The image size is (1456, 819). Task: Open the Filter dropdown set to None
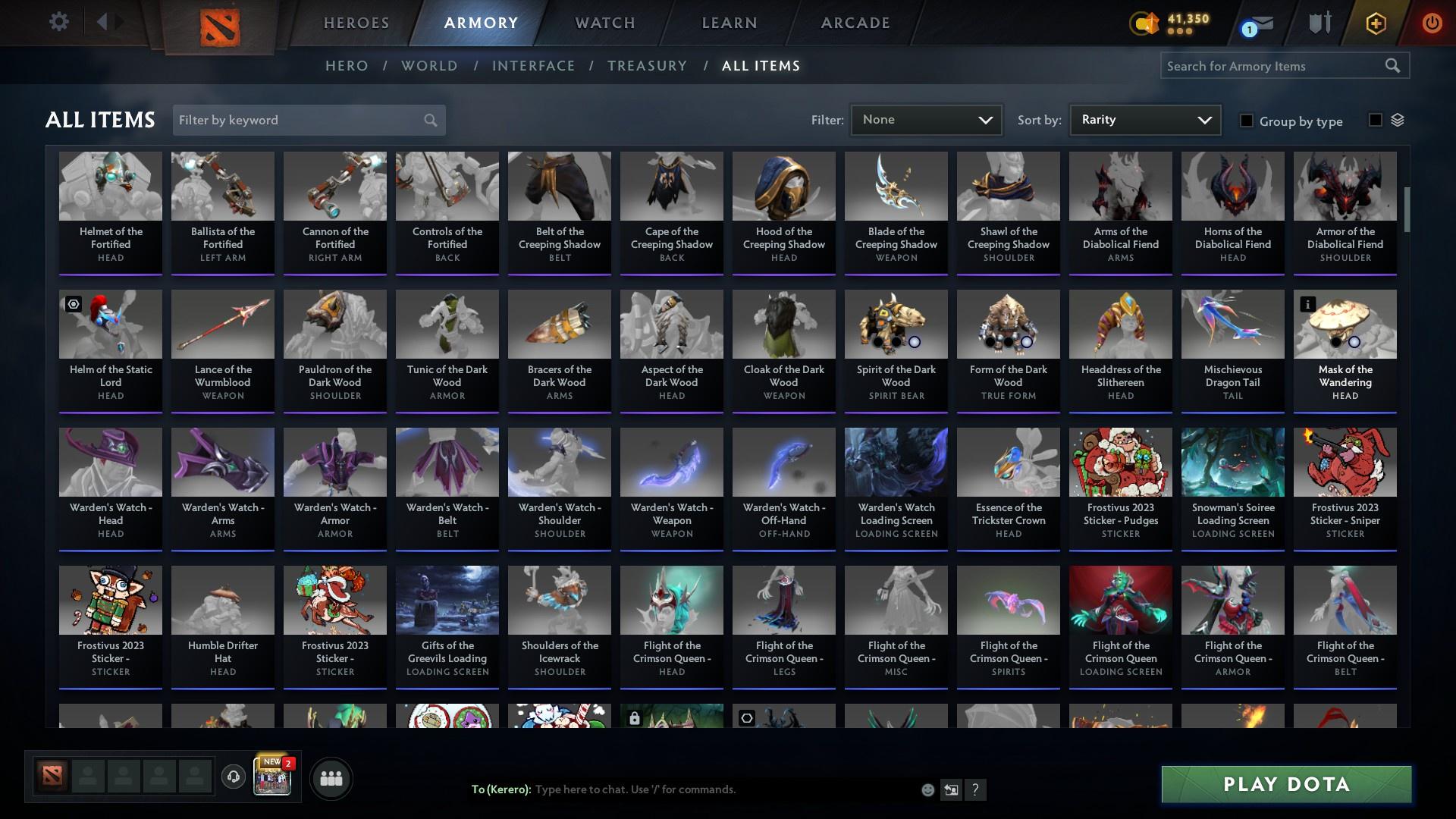click(925, 119)
